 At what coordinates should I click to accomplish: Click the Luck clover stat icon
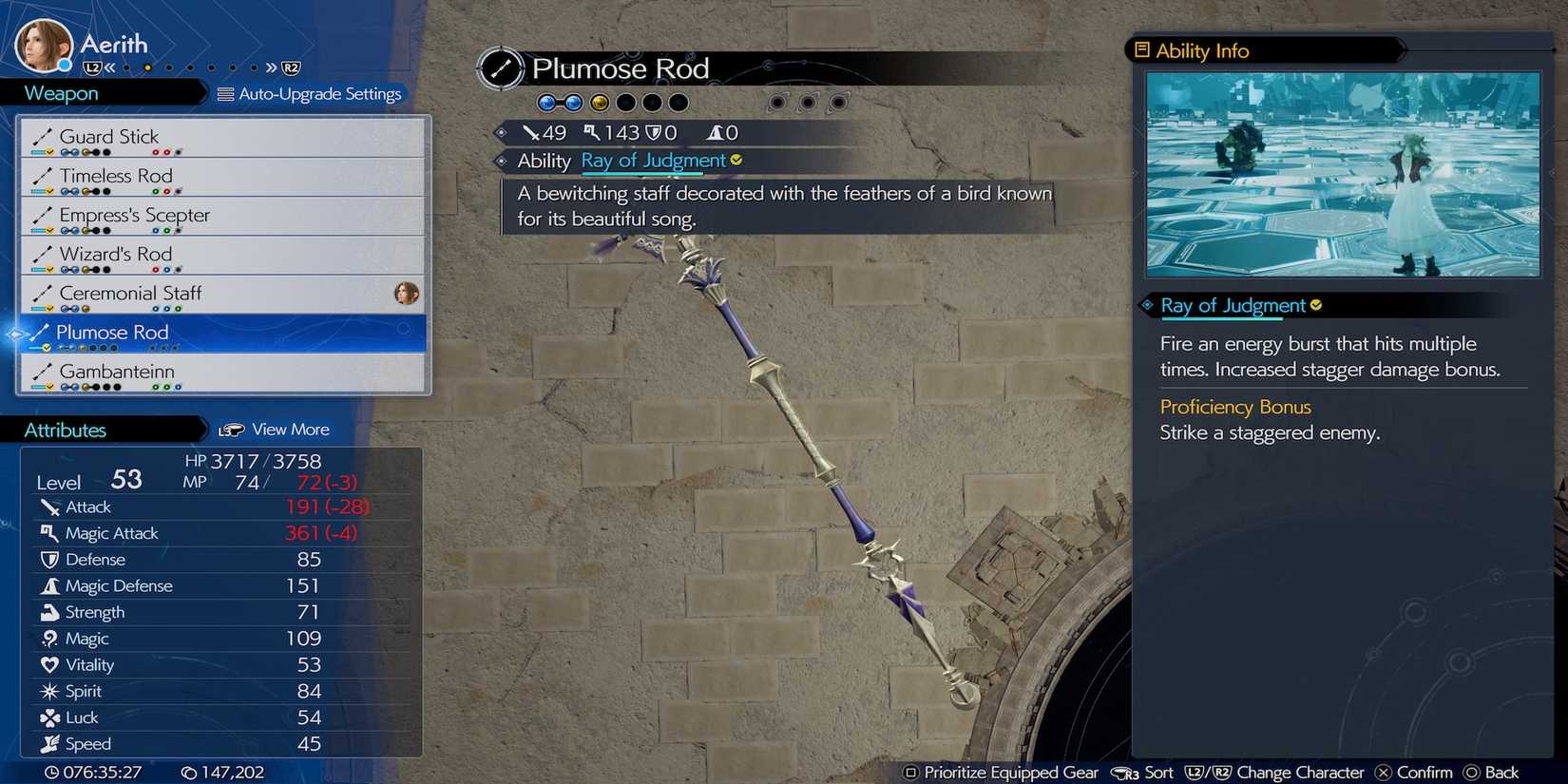48,717
